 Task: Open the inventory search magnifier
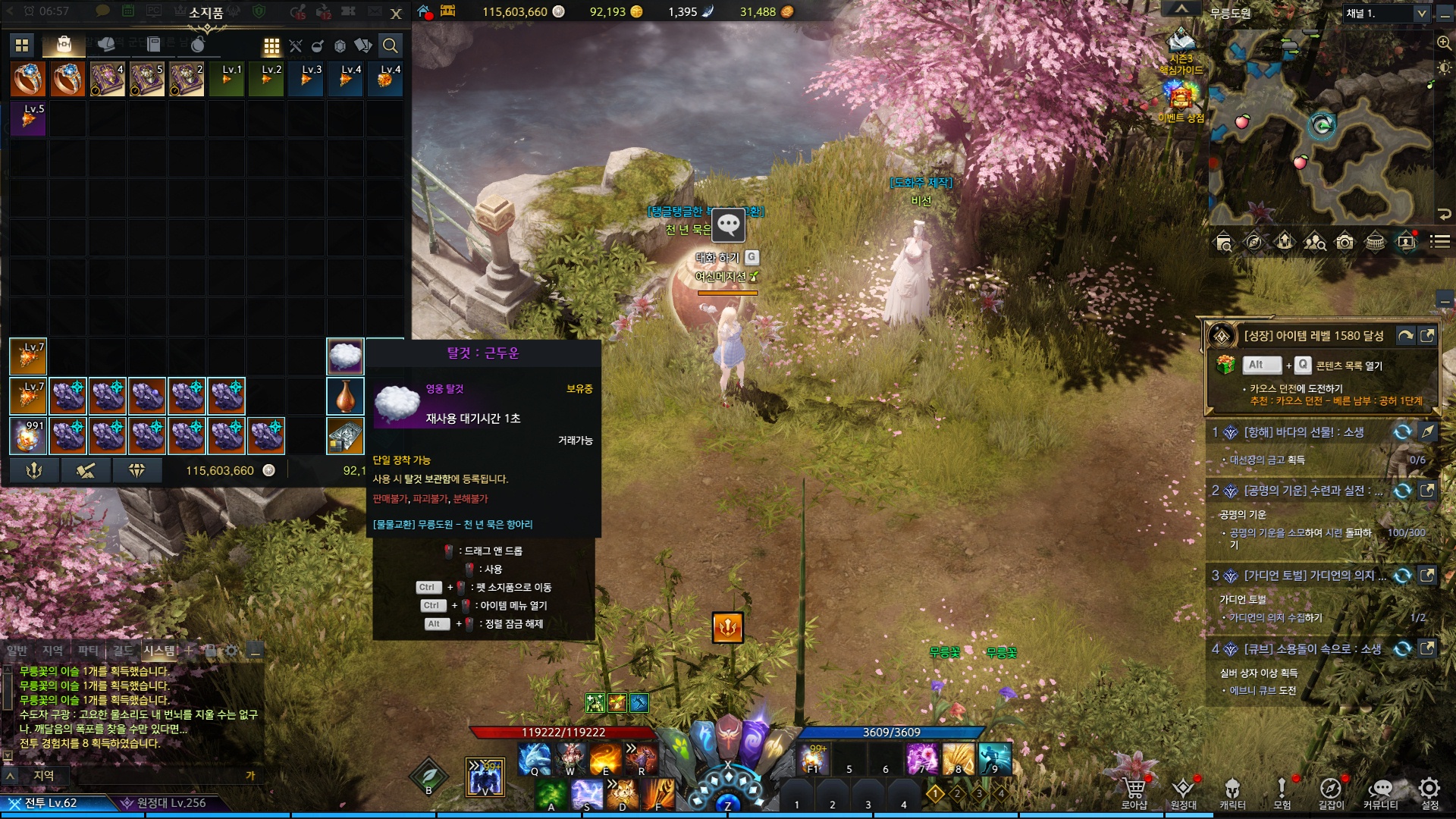click(390, 45)
